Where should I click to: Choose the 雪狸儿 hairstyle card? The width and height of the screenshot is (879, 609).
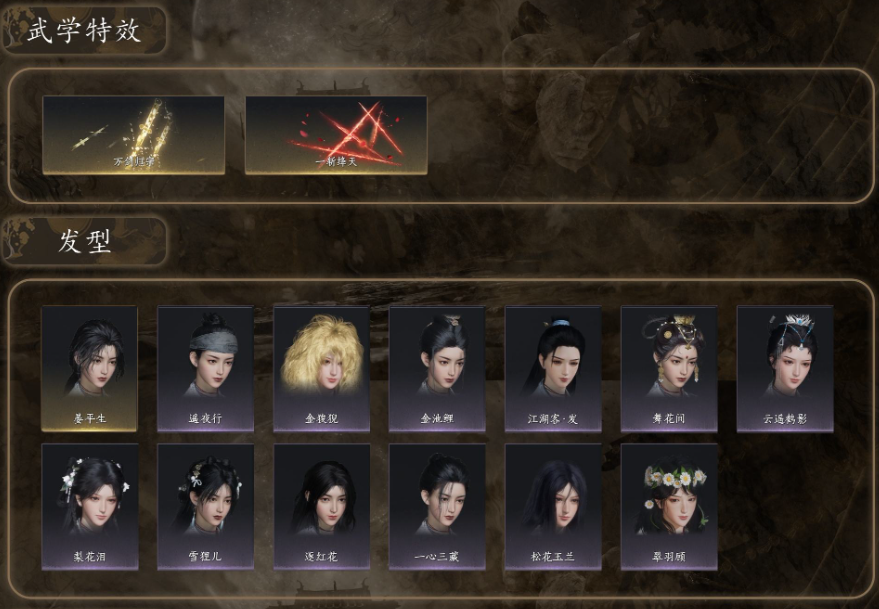205,506
